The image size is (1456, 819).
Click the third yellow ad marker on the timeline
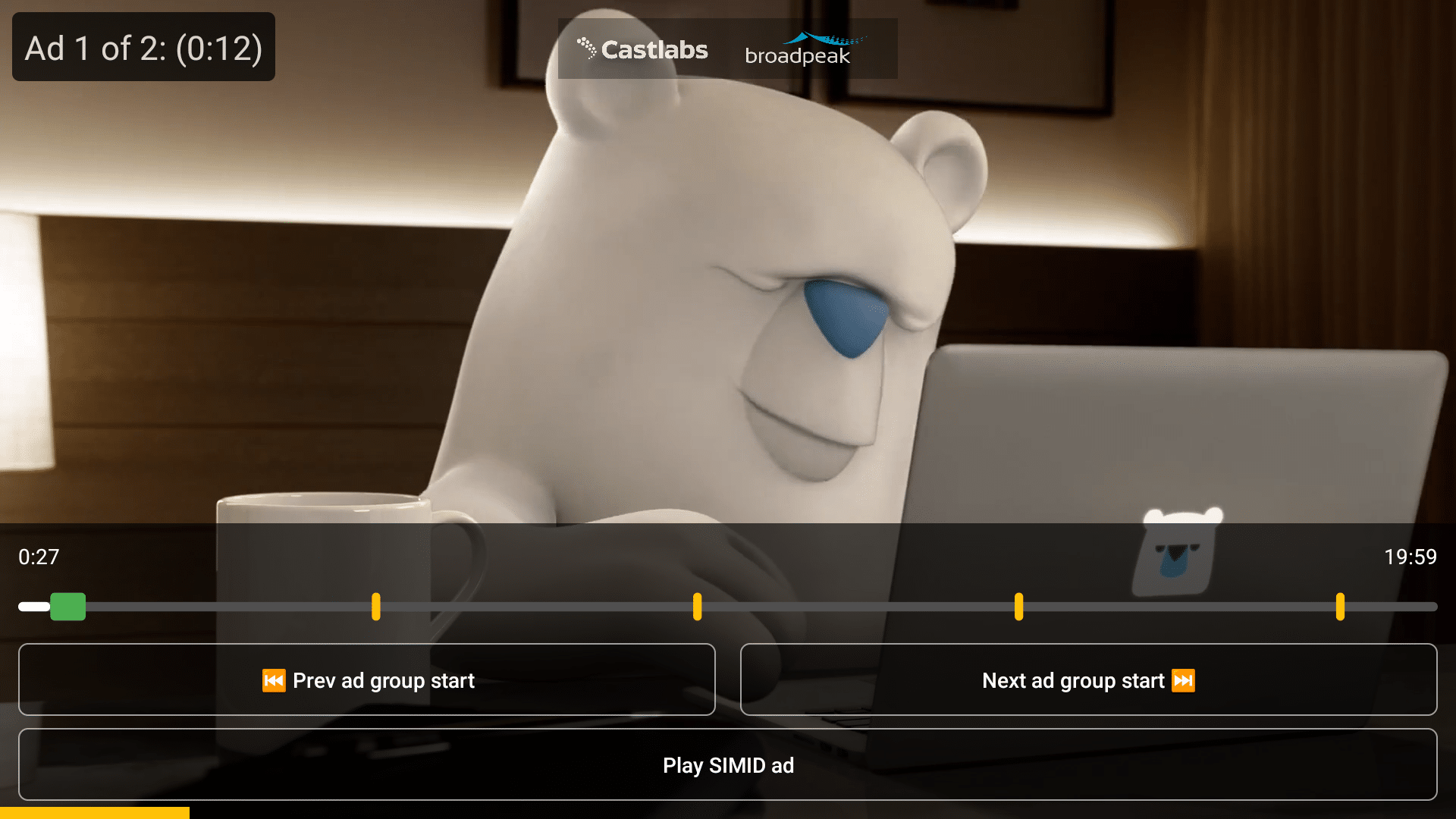click(x=1018, y=607)
